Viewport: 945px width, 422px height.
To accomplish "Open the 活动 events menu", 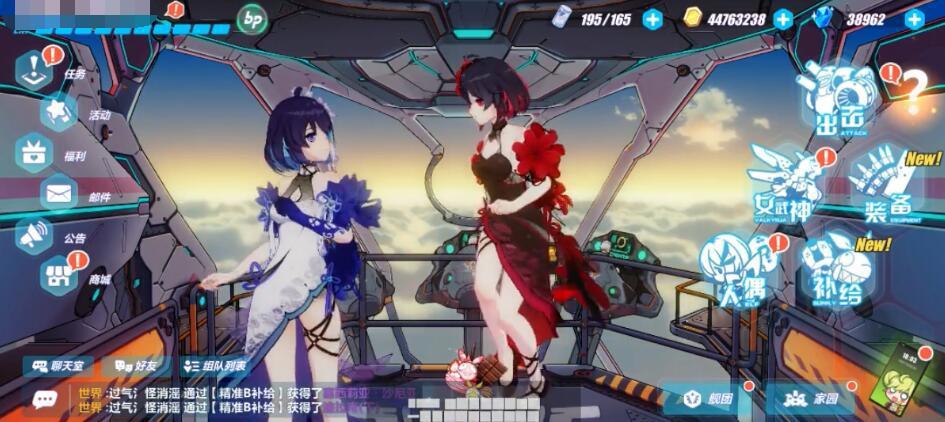I will click(62, 112).
